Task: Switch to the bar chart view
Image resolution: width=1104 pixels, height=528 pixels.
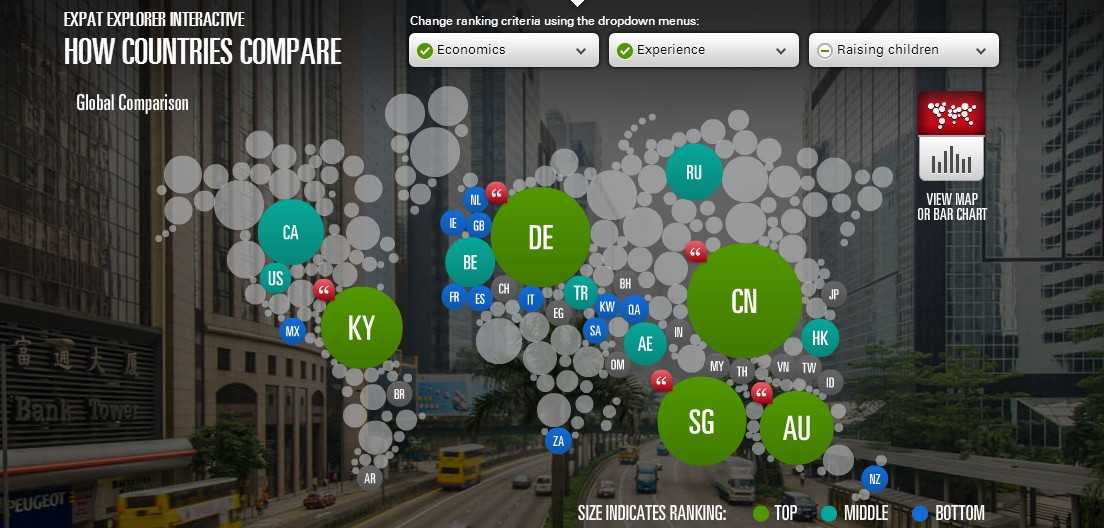Action: pos(951,158)
